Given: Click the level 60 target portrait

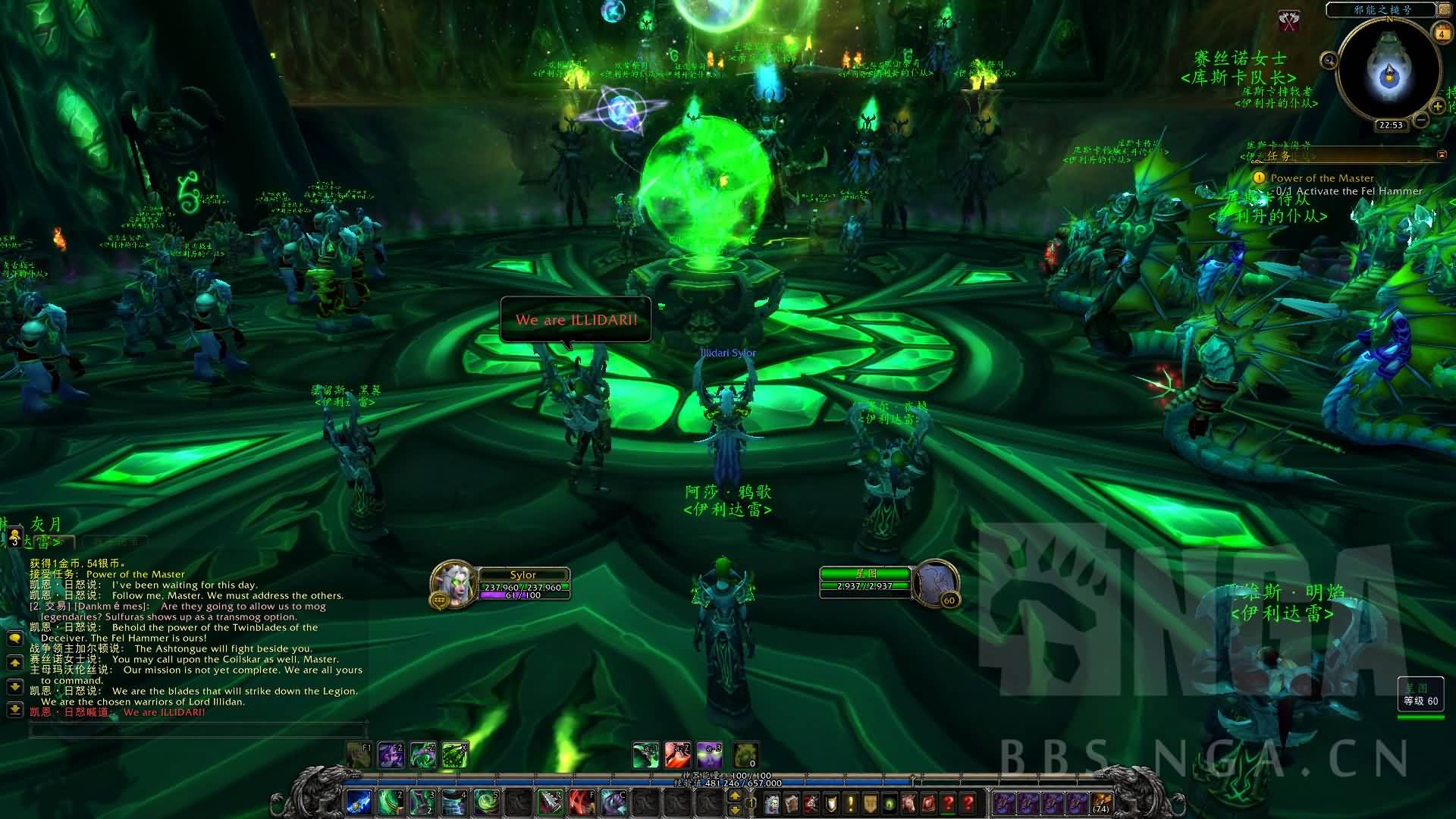Looking at the screenshot, I should pos(936,584).
